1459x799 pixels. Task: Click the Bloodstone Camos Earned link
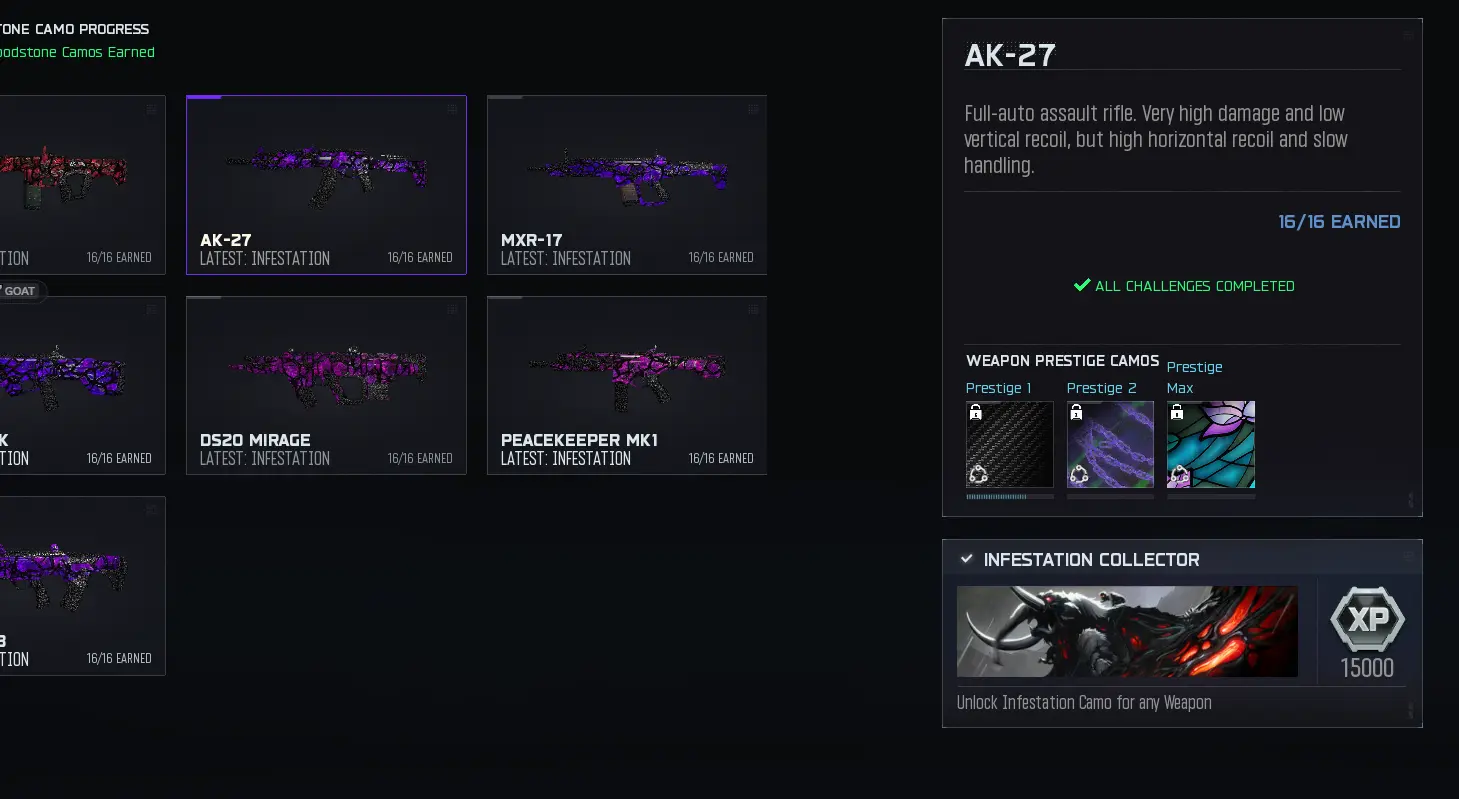click(x=77, y=52)
